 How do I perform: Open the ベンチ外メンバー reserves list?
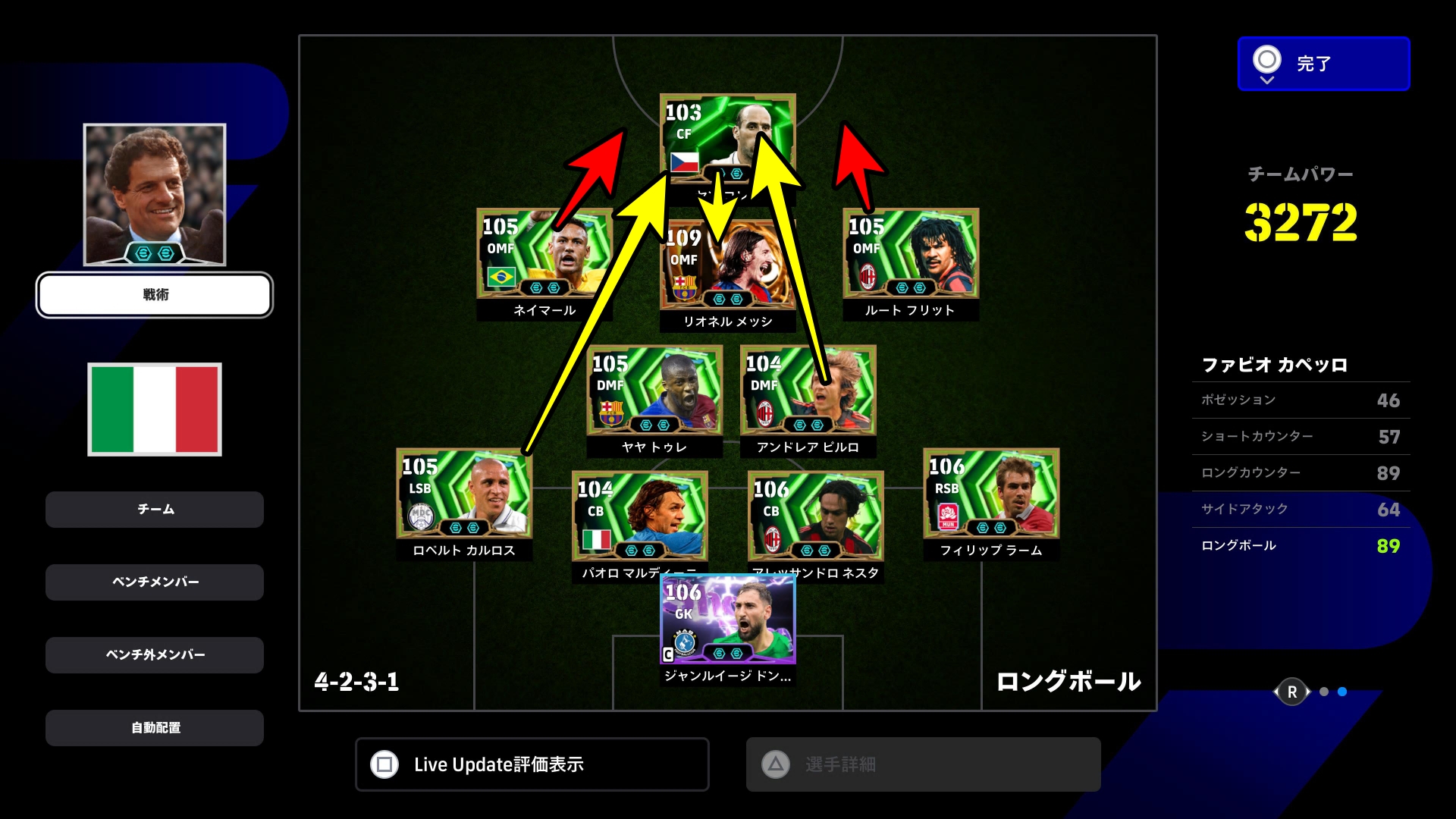coord(155,655)
